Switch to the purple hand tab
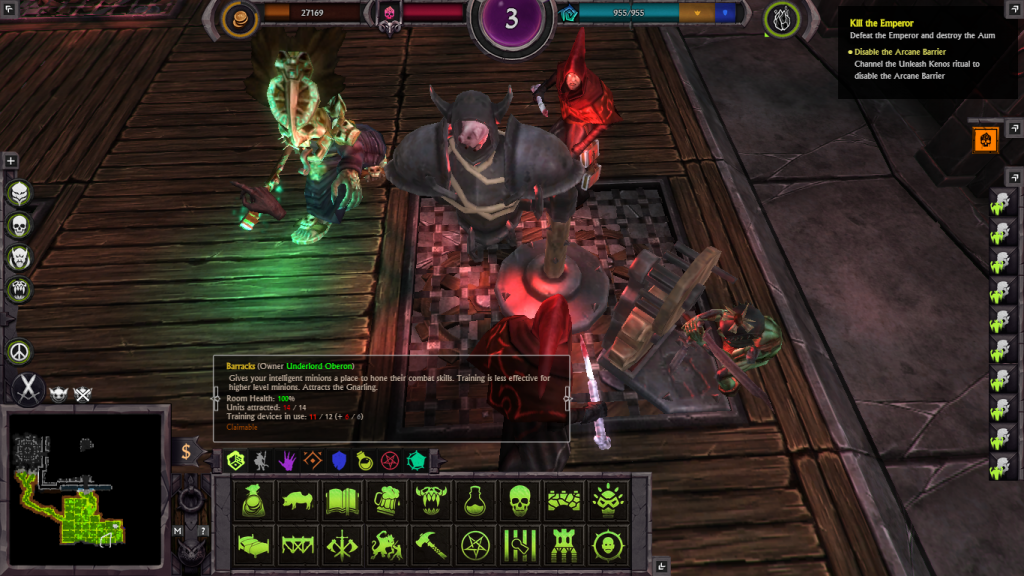The height and width of the screenshot is (576, 1024). [x=287, y=460]
